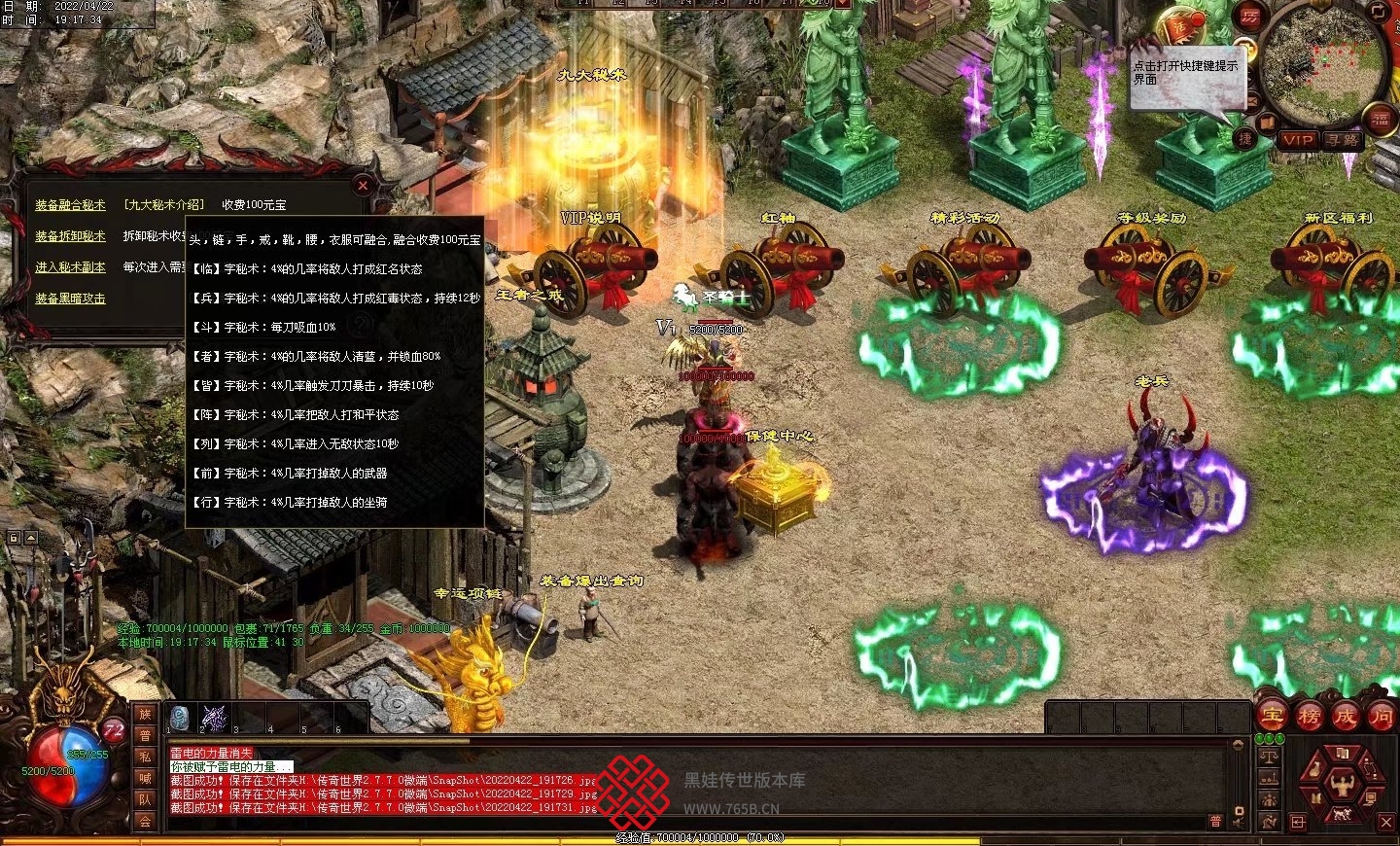Activate the 寻路 pathfinding button
The image size is (1400, 846).
(x=1343, y=140)
